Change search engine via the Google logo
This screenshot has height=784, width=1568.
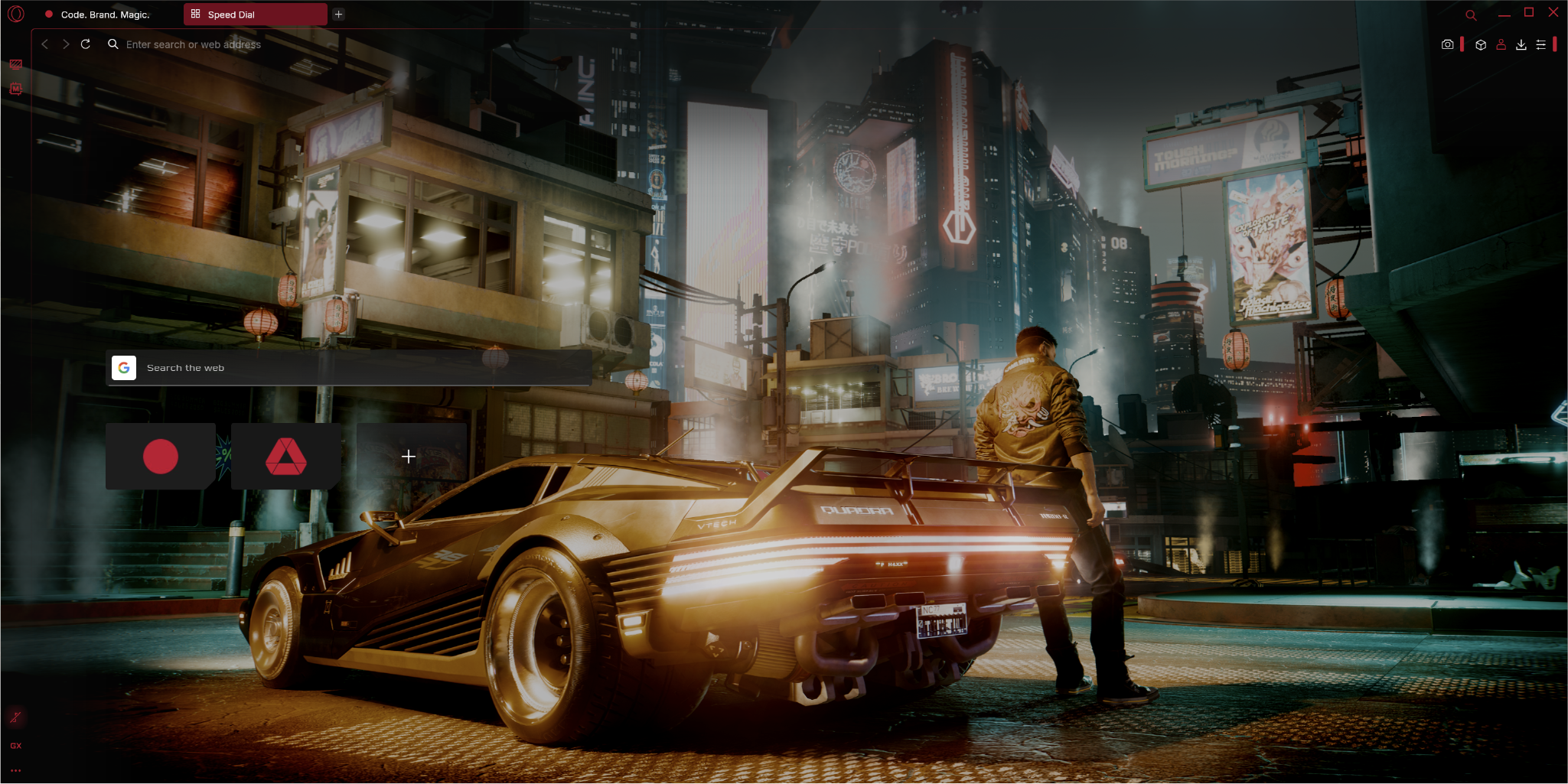(x=124, y=368)
